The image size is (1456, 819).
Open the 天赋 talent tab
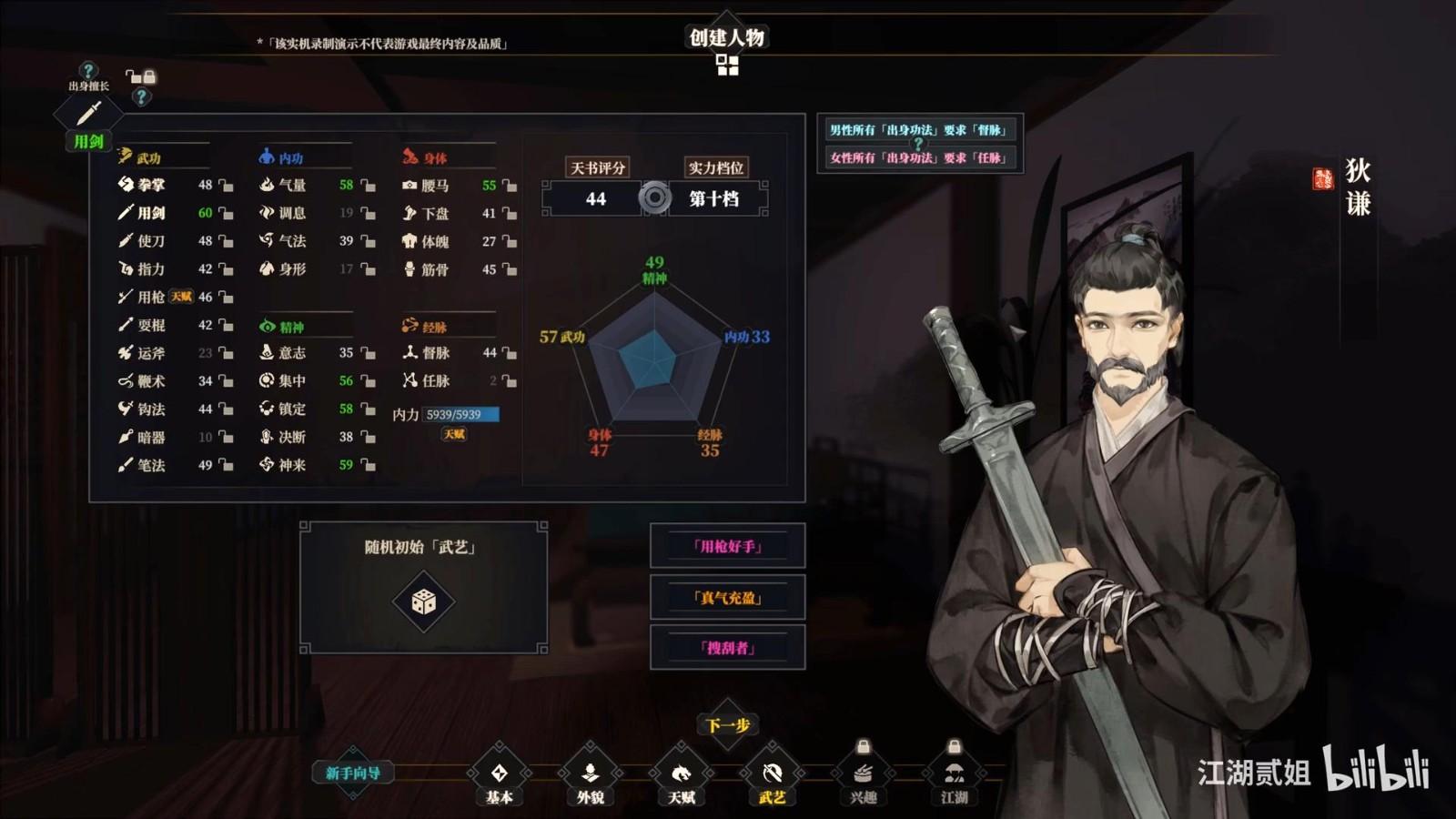pos(681,774)
